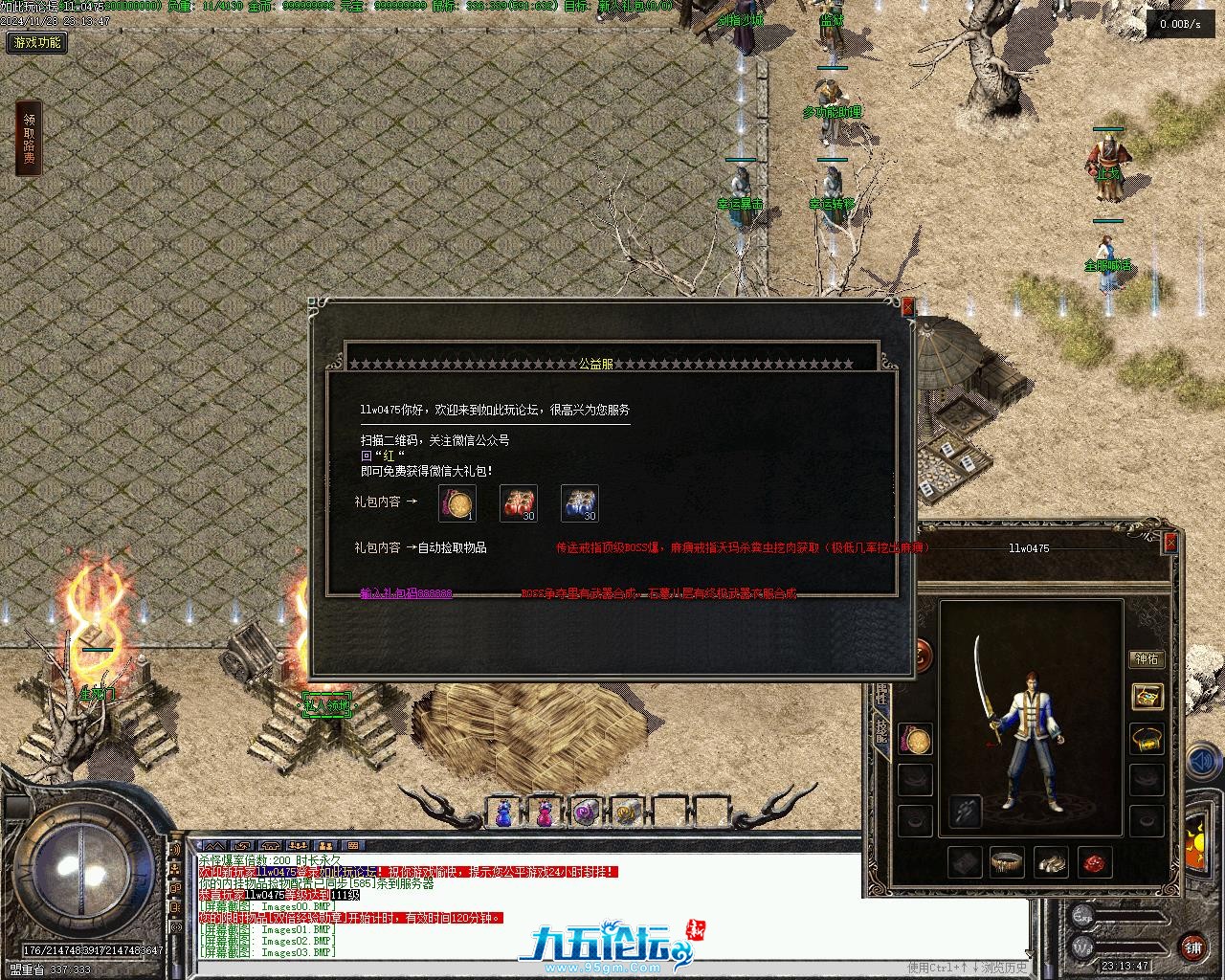Select the equipped red gem slot
Viewport: 1225px width, 980px height.
pyautogui.click(x=1096, y=862)
